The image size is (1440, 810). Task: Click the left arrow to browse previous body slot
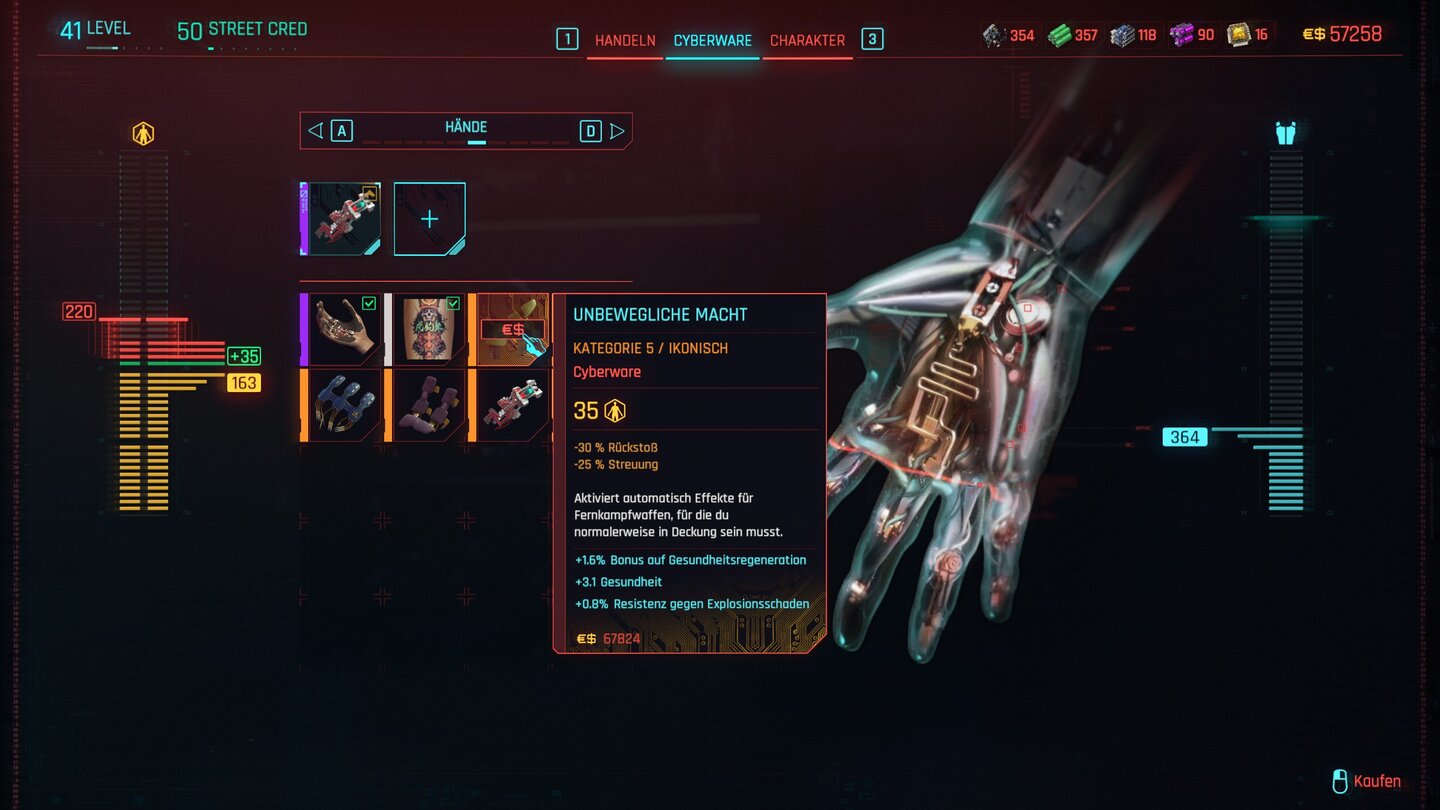(315, 128)
